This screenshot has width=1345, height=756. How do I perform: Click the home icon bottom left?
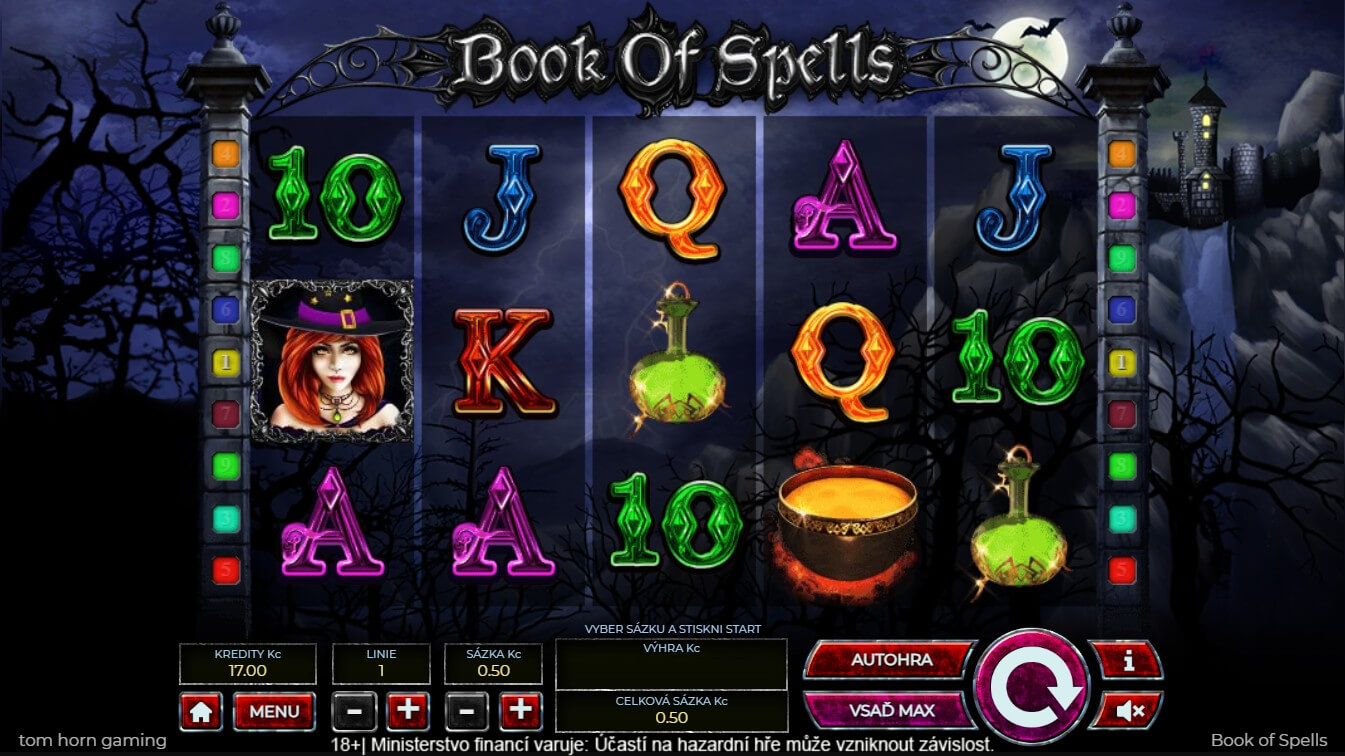(x=201, y=711)
